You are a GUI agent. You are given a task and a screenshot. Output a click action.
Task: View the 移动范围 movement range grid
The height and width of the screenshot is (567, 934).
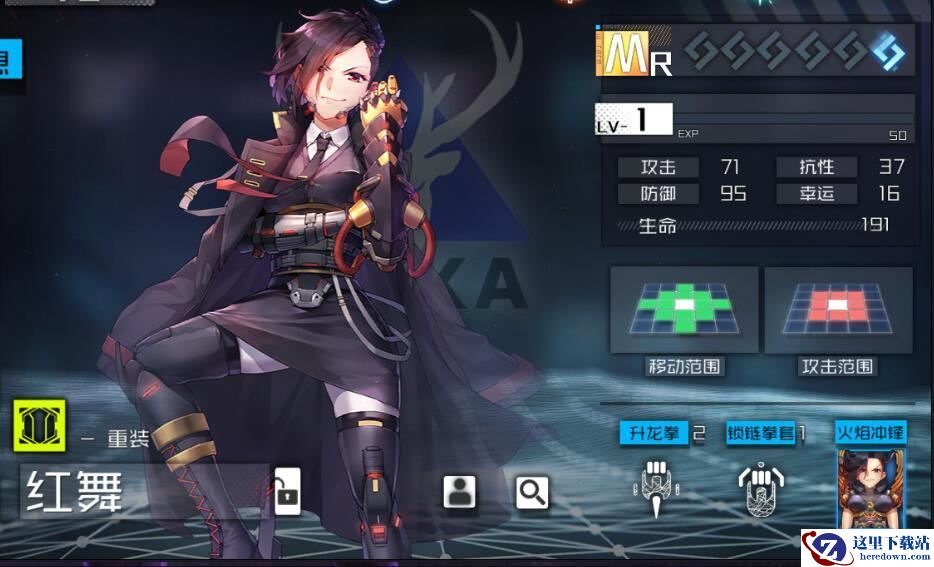click(684, 311)
